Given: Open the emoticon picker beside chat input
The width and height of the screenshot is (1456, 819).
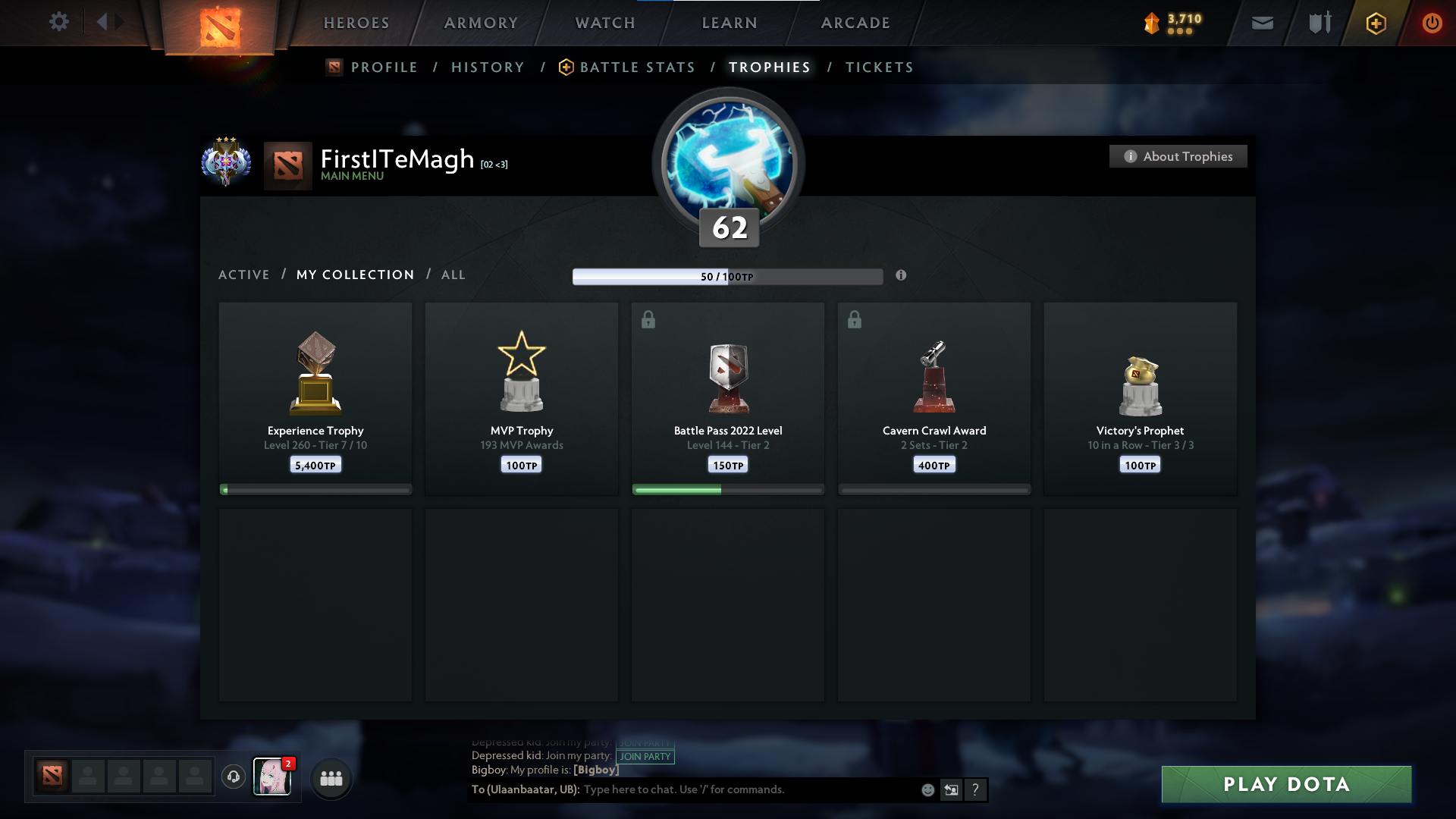Looking at the screenshot, I should [x=927, y=789].
